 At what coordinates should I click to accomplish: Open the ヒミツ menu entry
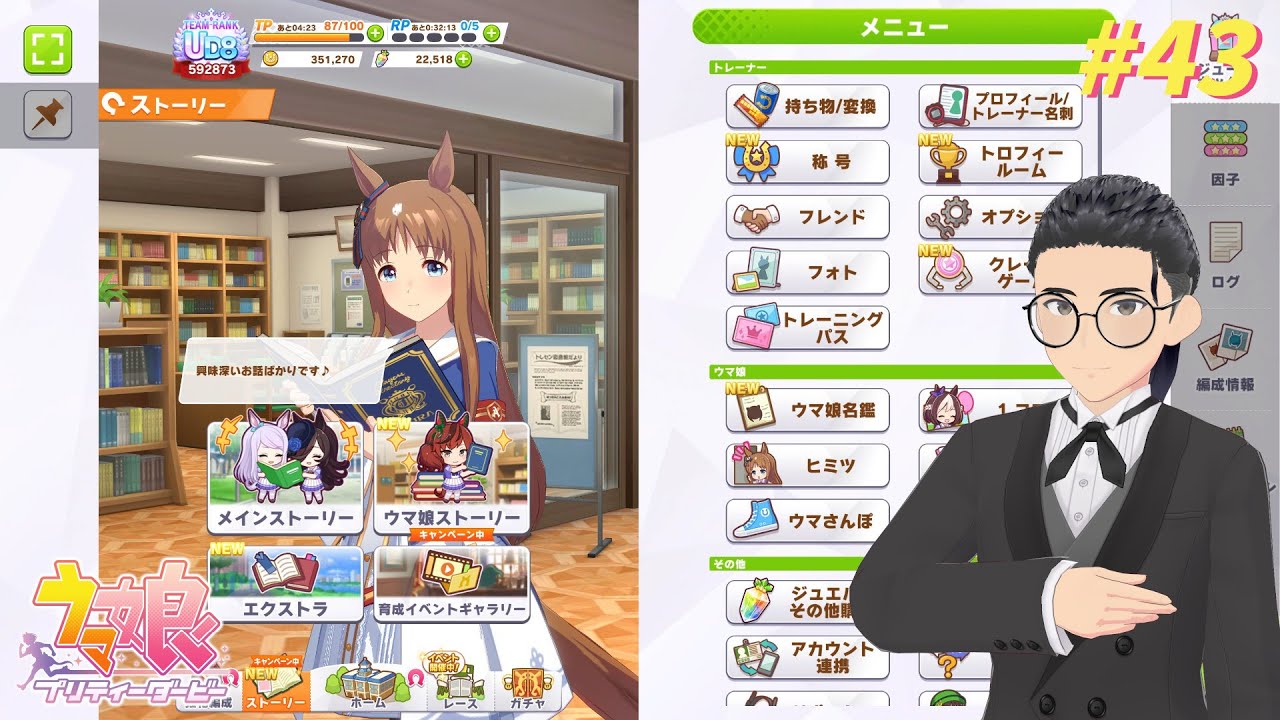click(x=807, y=465)
